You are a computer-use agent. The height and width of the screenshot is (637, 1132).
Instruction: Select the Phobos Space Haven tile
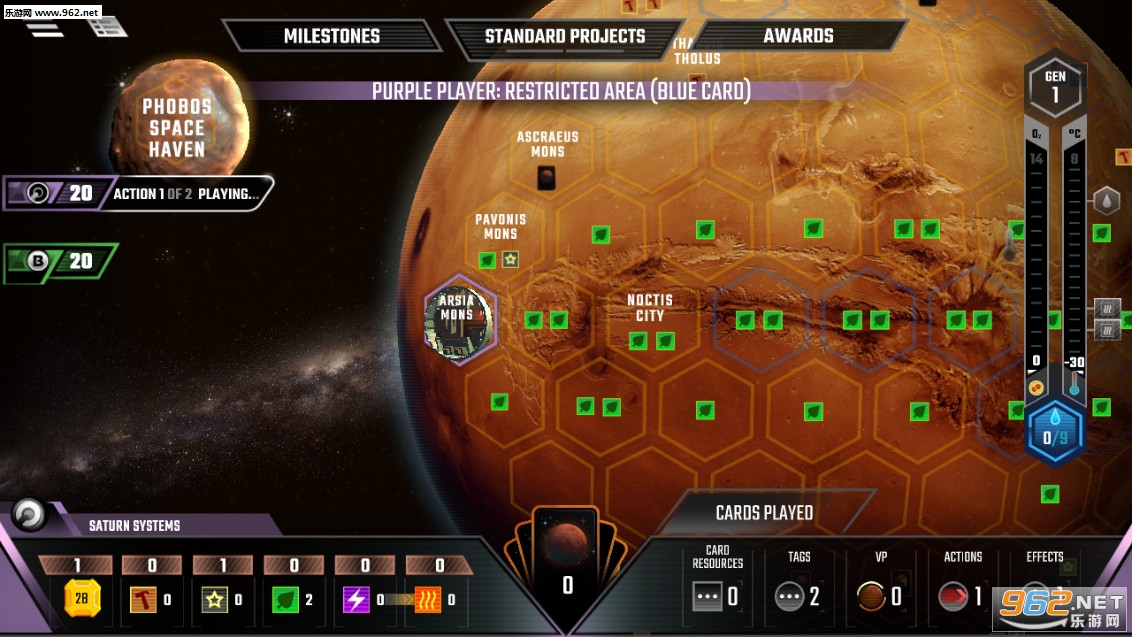177,126
